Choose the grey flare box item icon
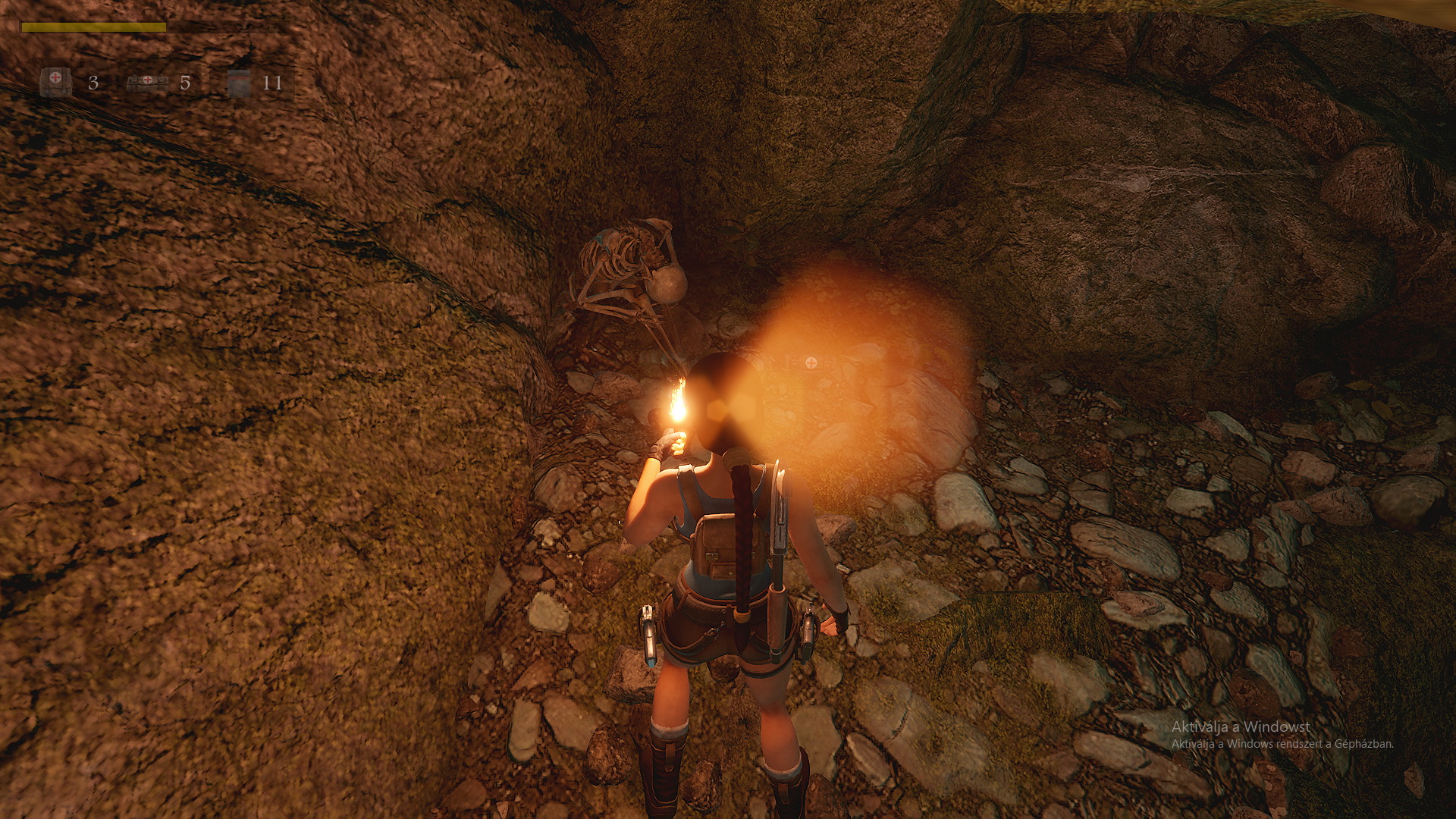 point(239,82)
